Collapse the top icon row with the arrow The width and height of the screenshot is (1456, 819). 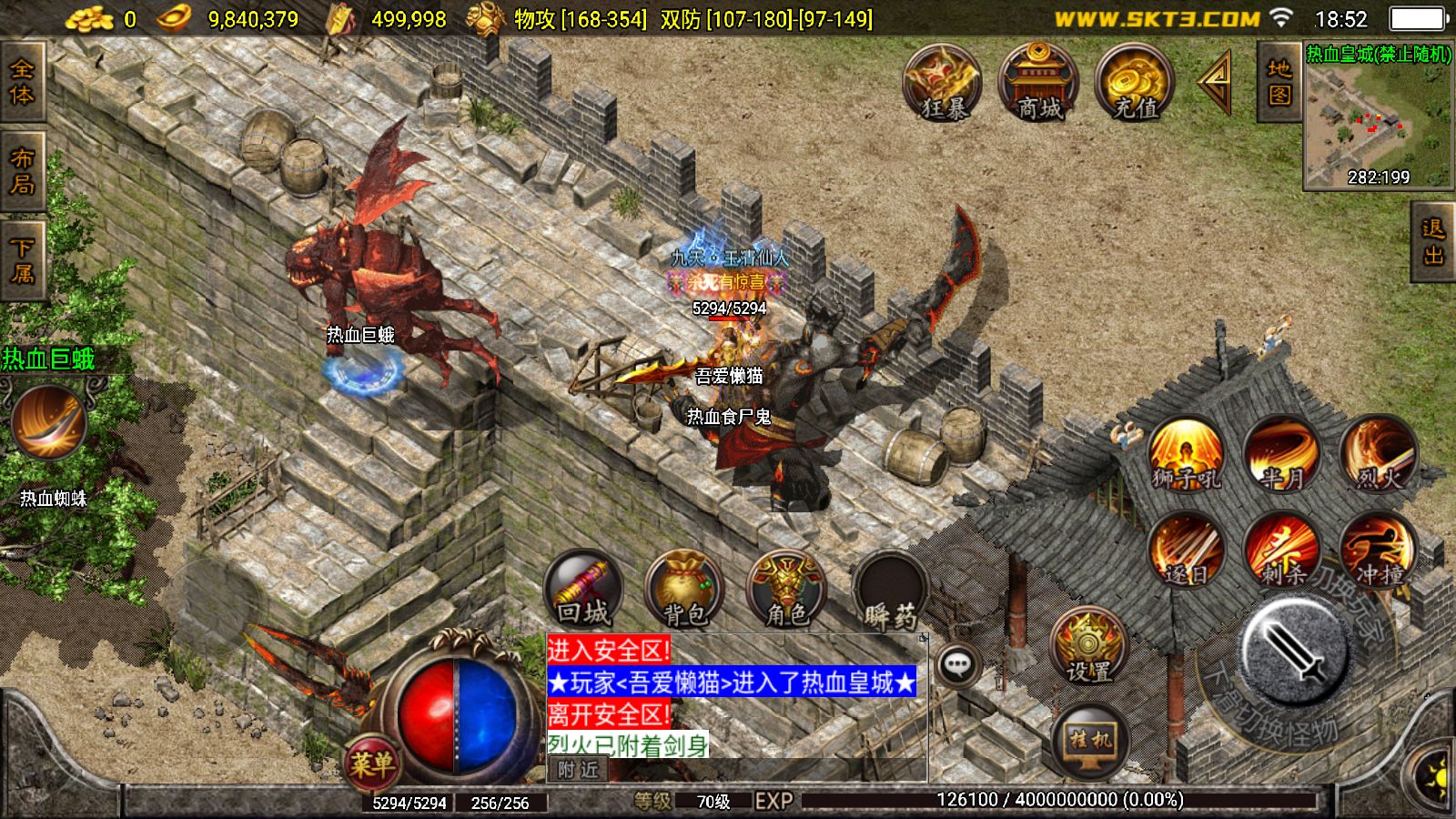[1215, 83]
